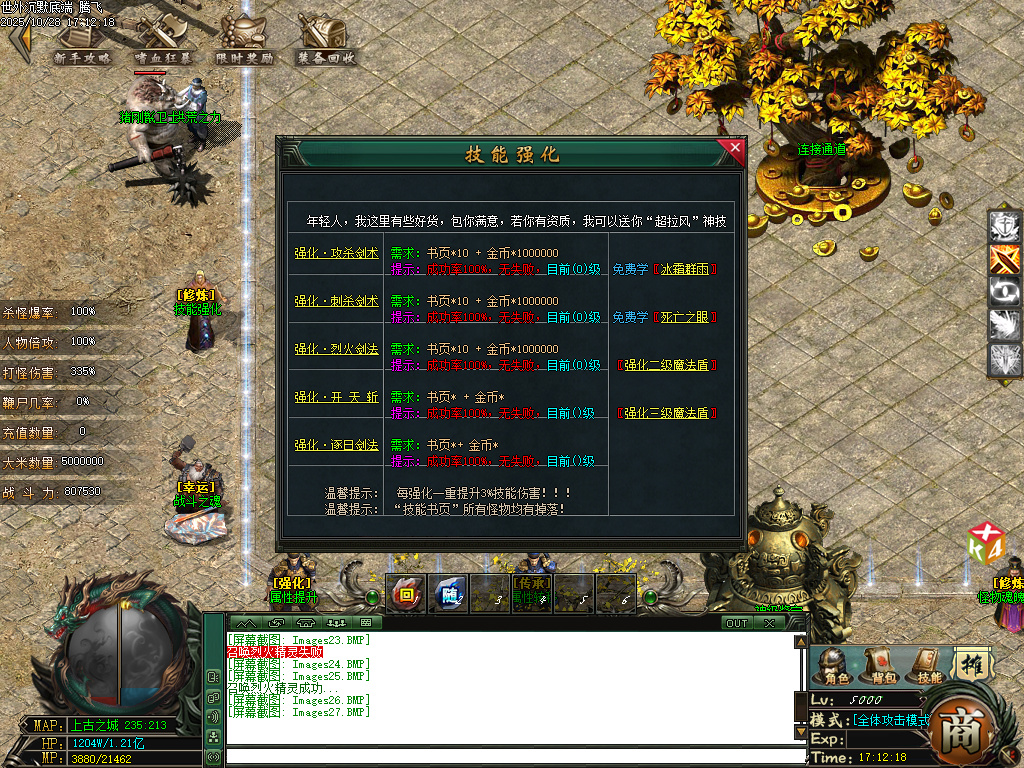
Task: Use the red 回 hotbar item
Action: click(x=407, y=592)
